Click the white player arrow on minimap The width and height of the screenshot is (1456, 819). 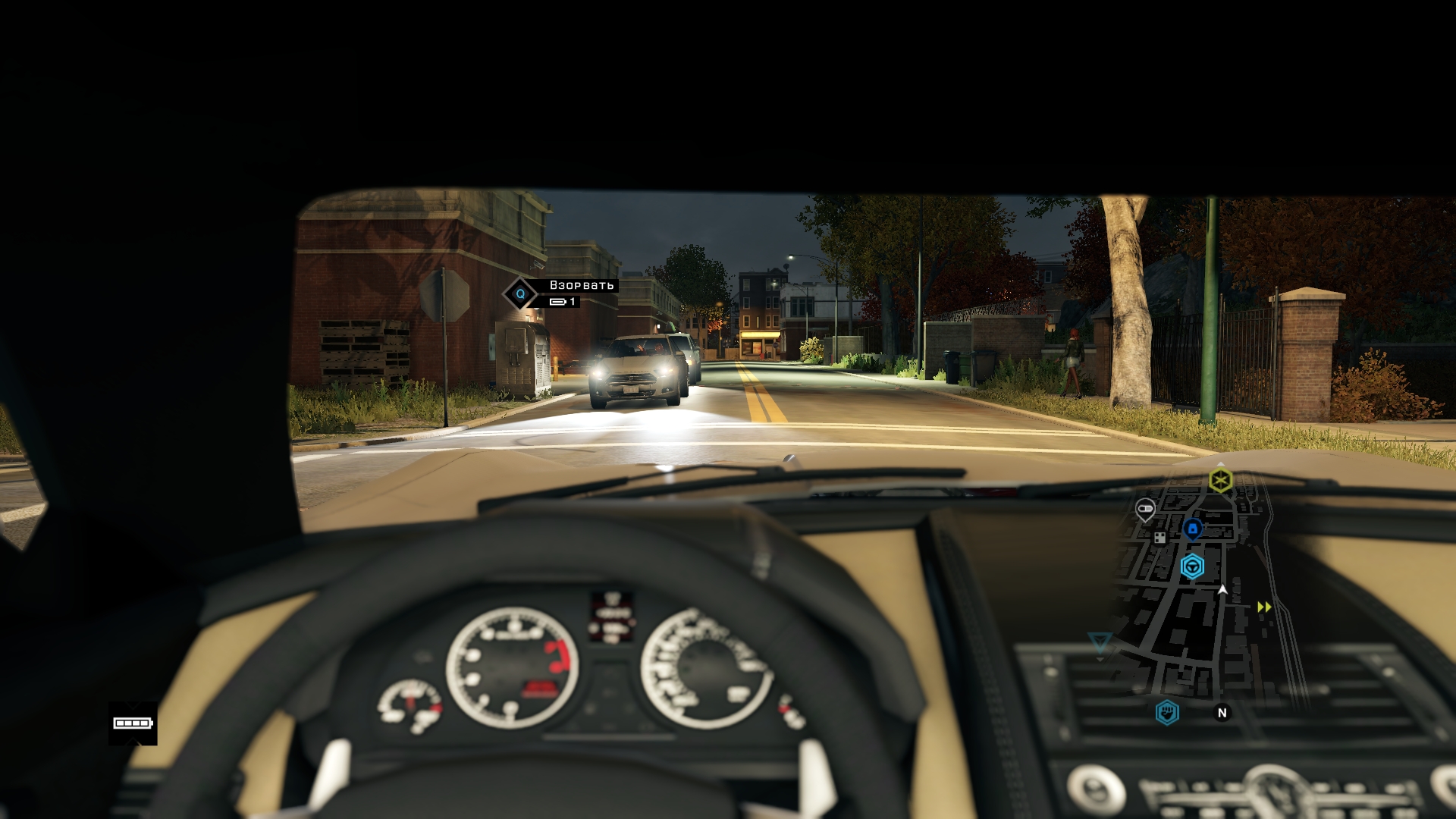[x=1222, y=590]
